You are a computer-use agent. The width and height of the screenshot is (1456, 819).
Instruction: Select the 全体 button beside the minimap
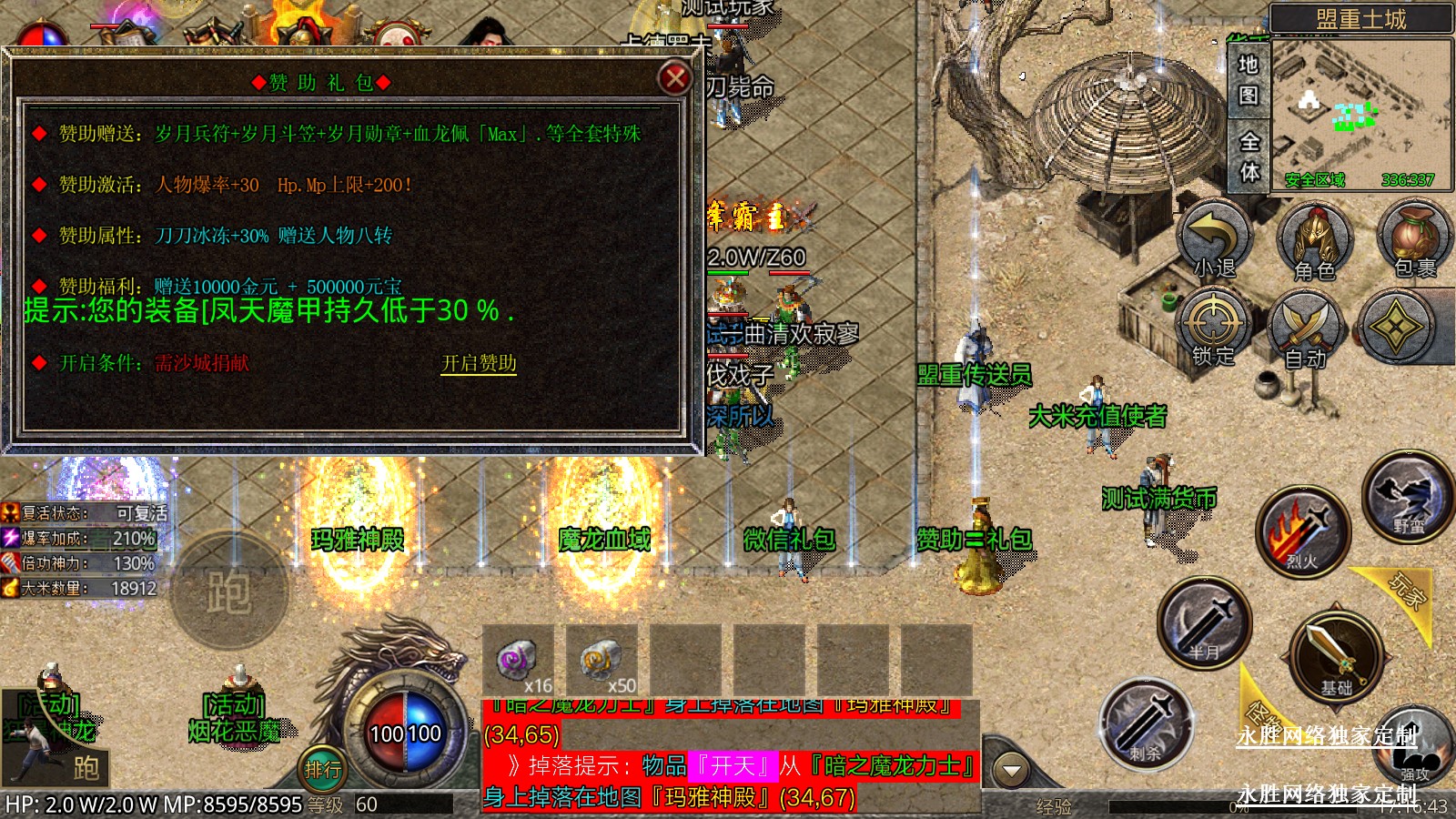click(1249, 156)
